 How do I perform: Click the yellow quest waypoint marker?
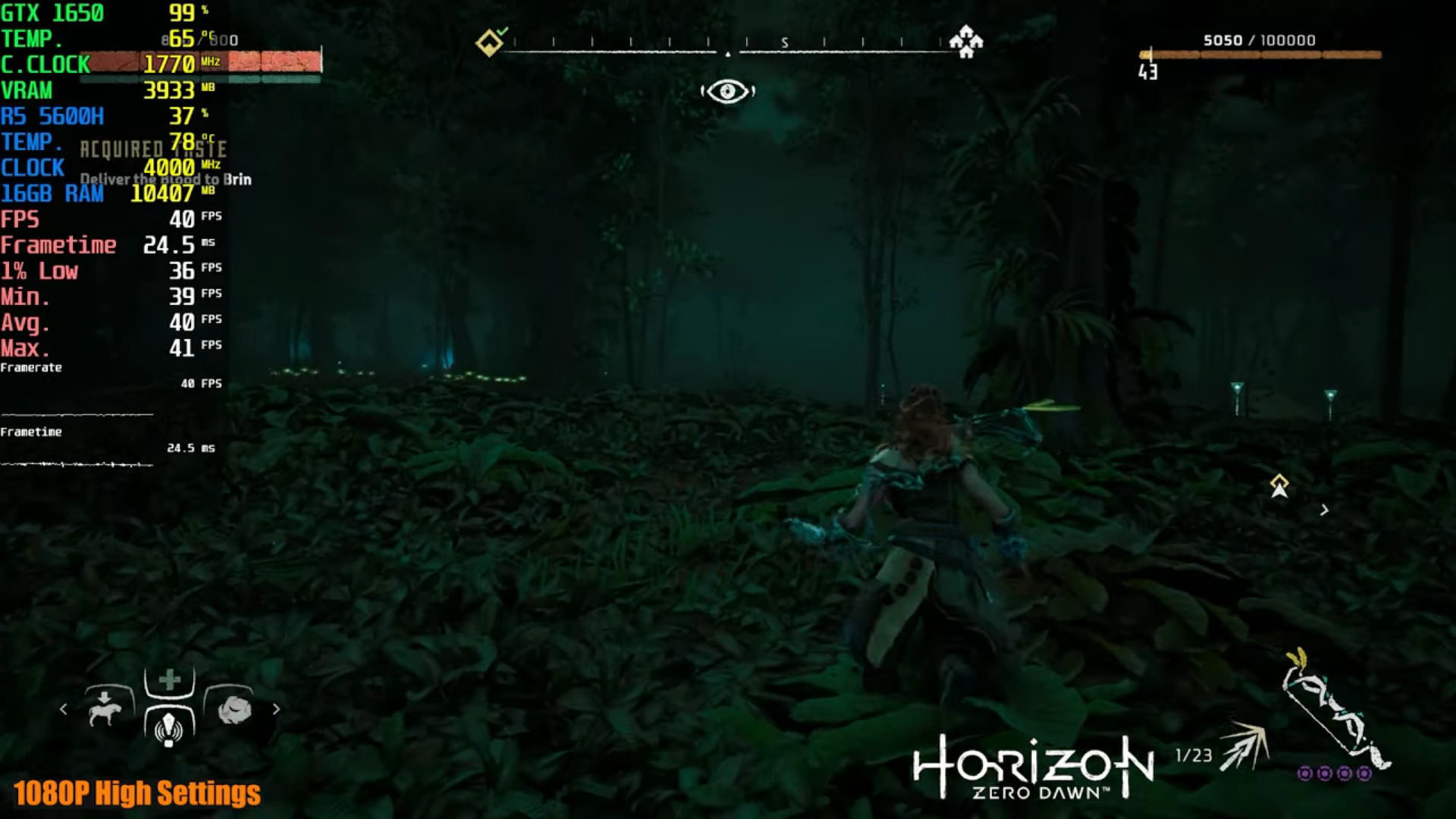(x=1279, y=486)
